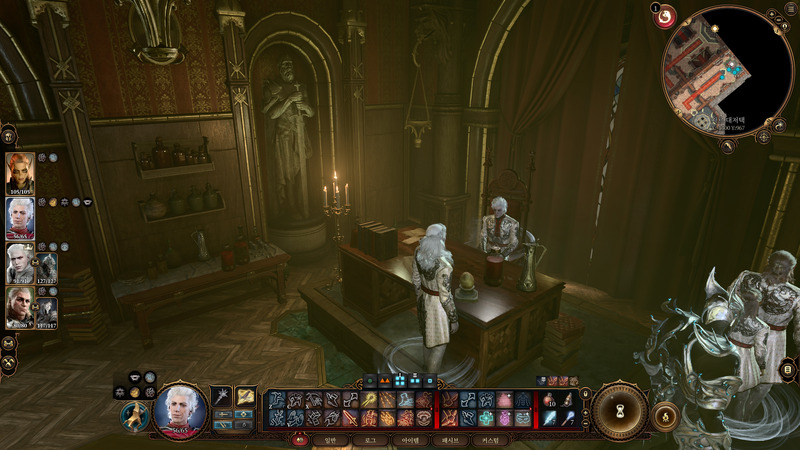The height and width of the screenshot is (450, 800).
Task: Select the white-haired second party portrait
Action: tap(20, 216)
